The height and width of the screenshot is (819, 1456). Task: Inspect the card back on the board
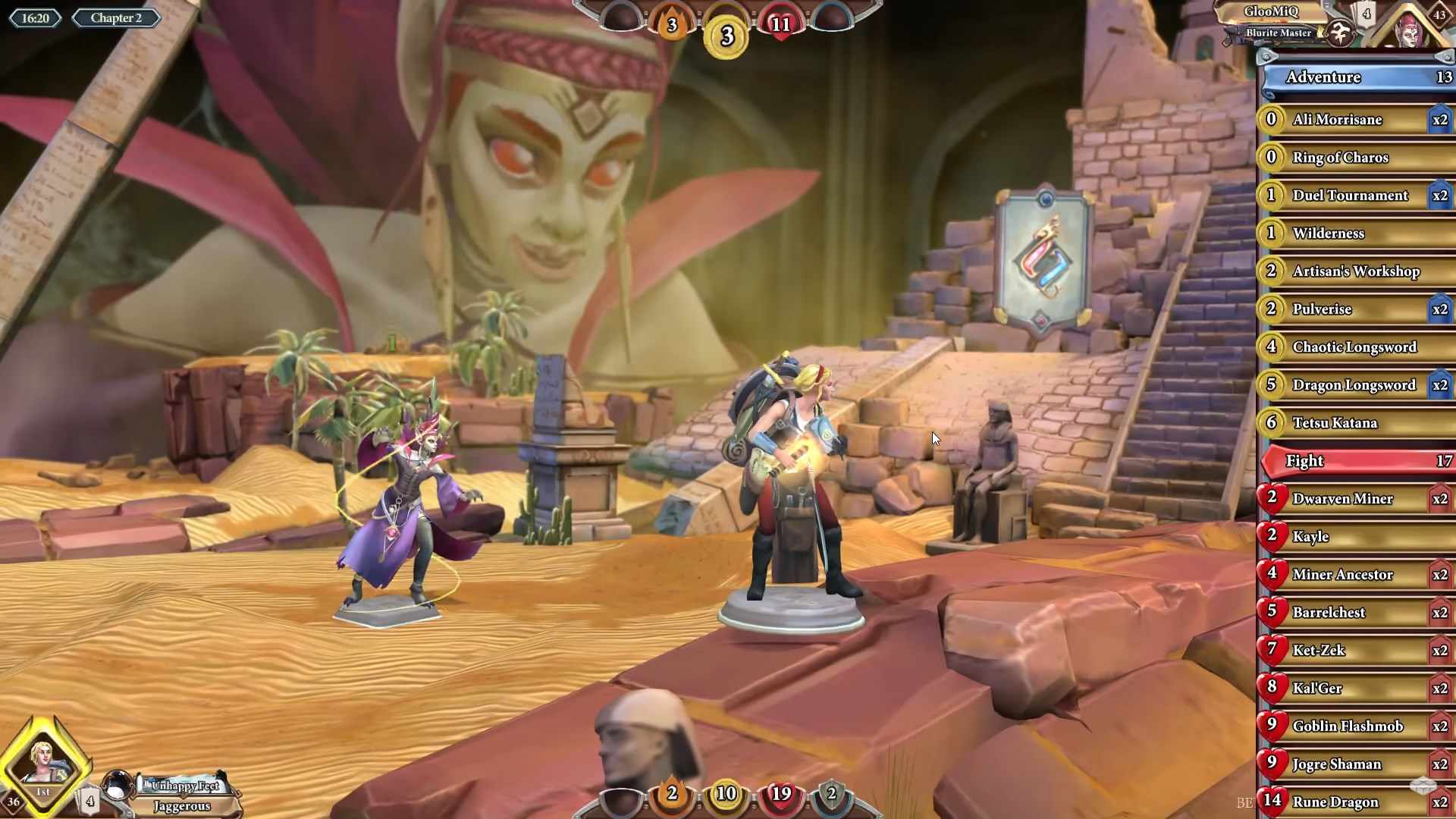tap(1044, 258)
